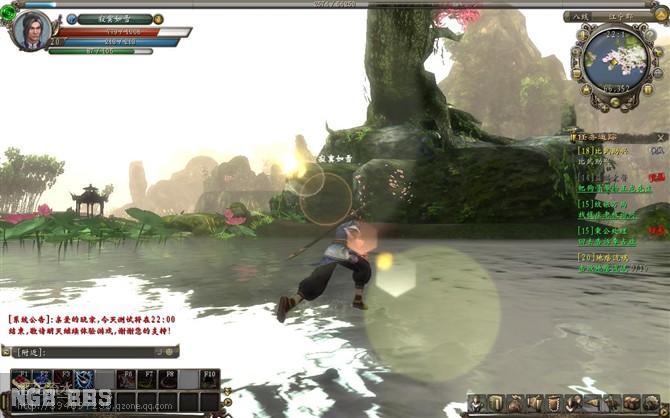Activate the F10 hotbar slot
This screenshot has height=418, width=670.
pos(209,379)
